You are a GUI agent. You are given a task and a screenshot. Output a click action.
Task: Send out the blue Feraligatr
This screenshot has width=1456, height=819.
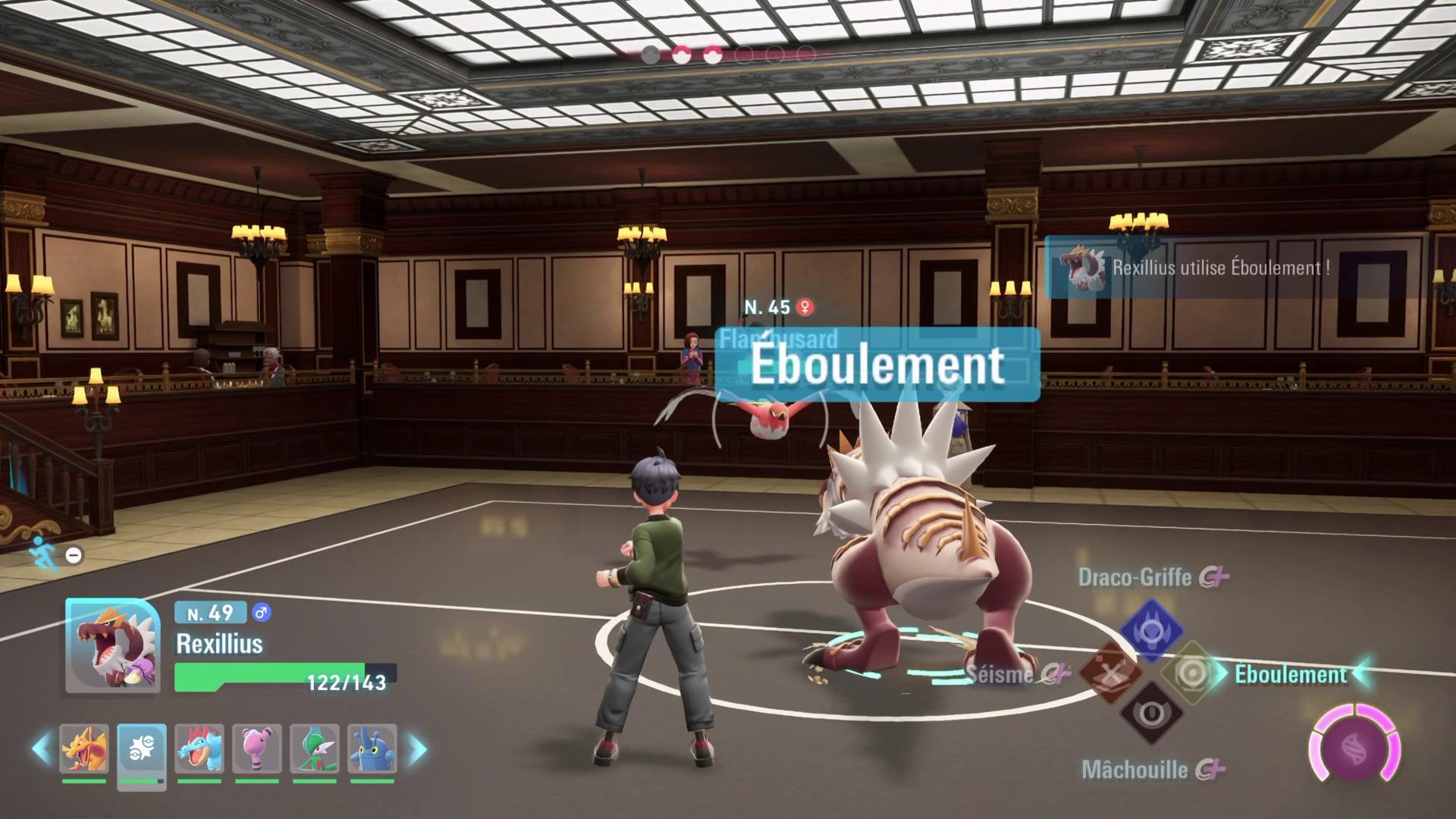pos(199,748)
